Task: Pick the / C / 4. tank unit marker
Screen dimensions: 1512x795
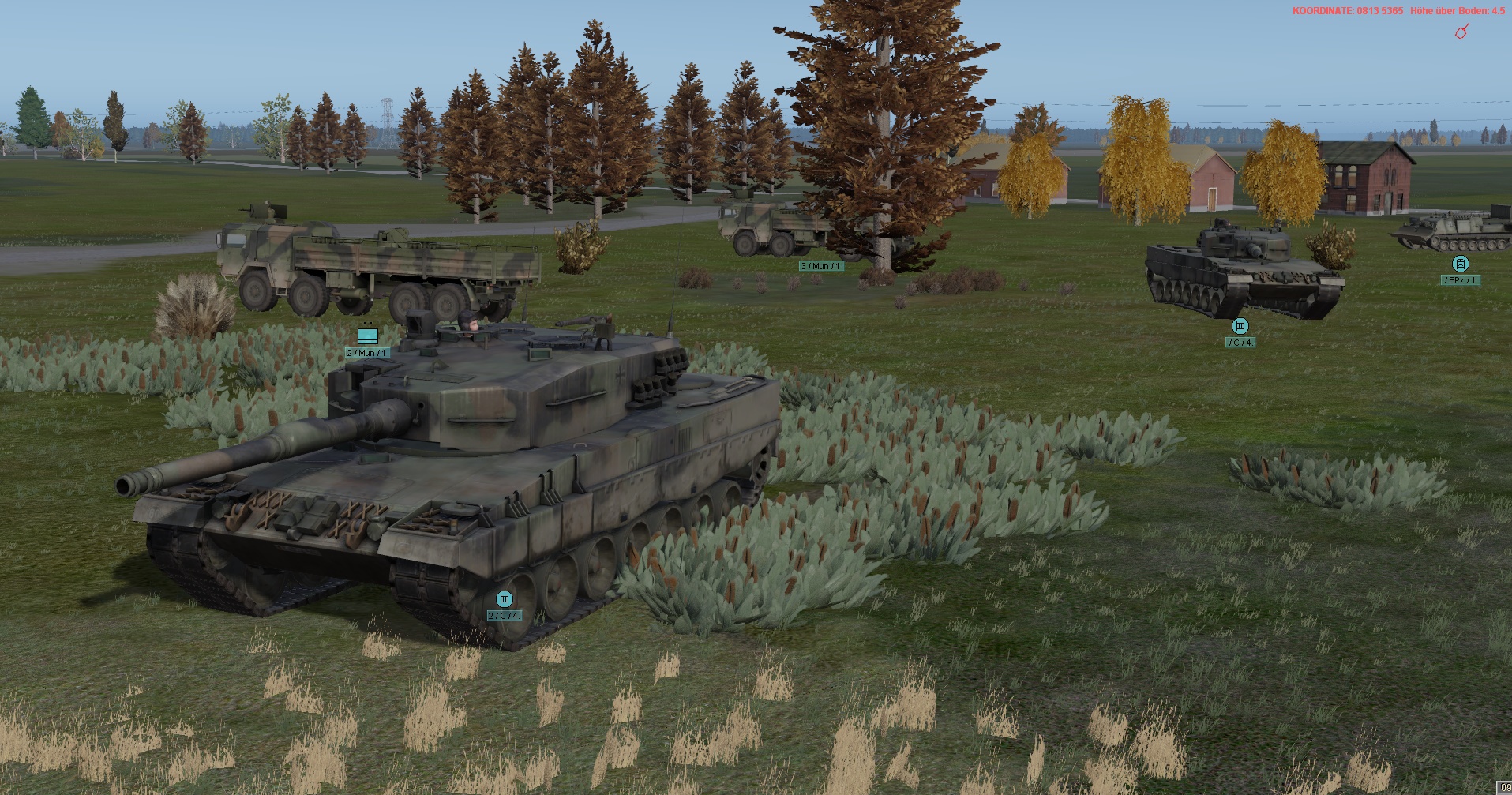Action: [1240, 326]
